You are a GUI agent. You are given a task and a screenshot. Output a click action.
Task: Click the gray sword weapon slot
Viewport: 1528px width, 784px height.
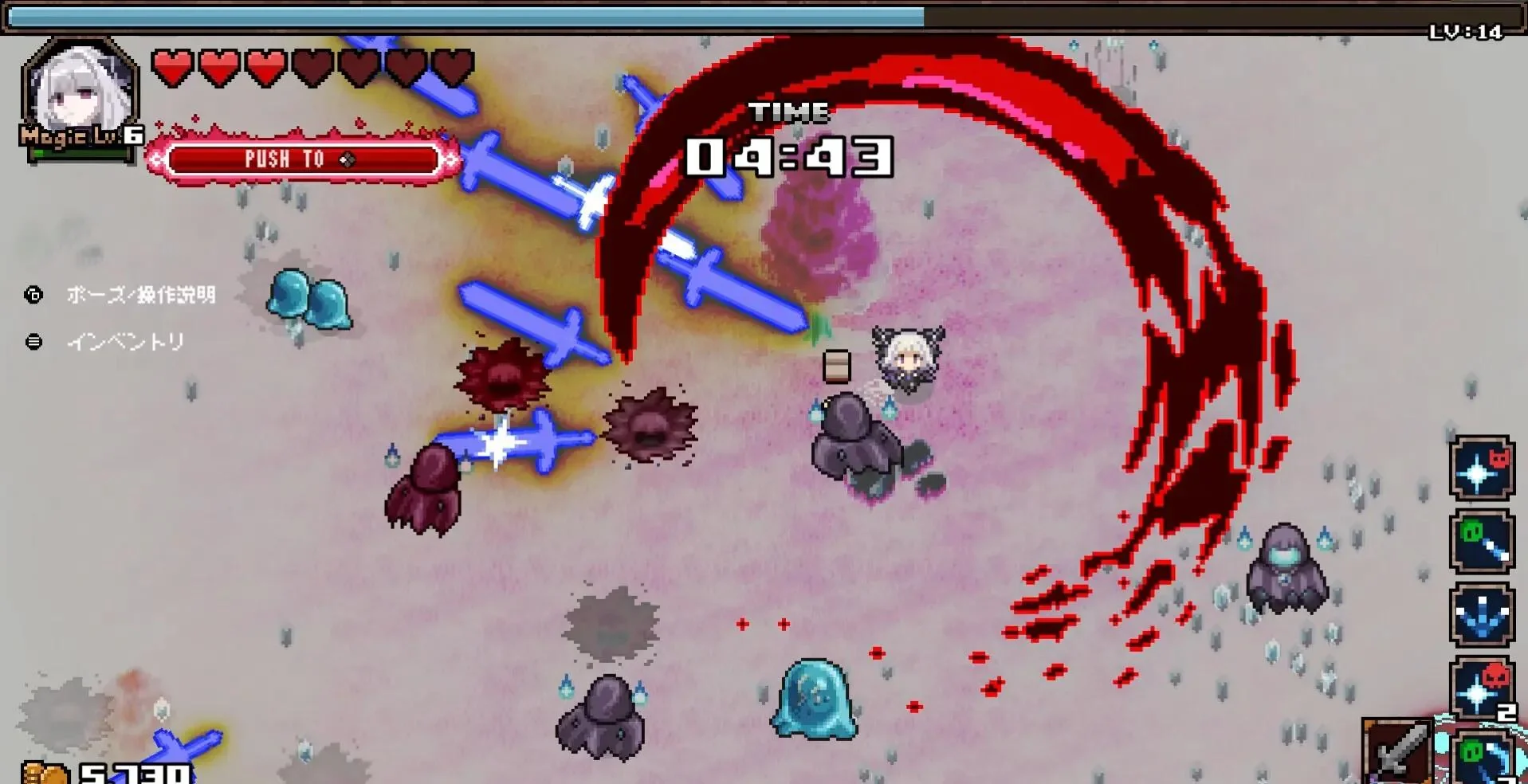point(1396,751)
